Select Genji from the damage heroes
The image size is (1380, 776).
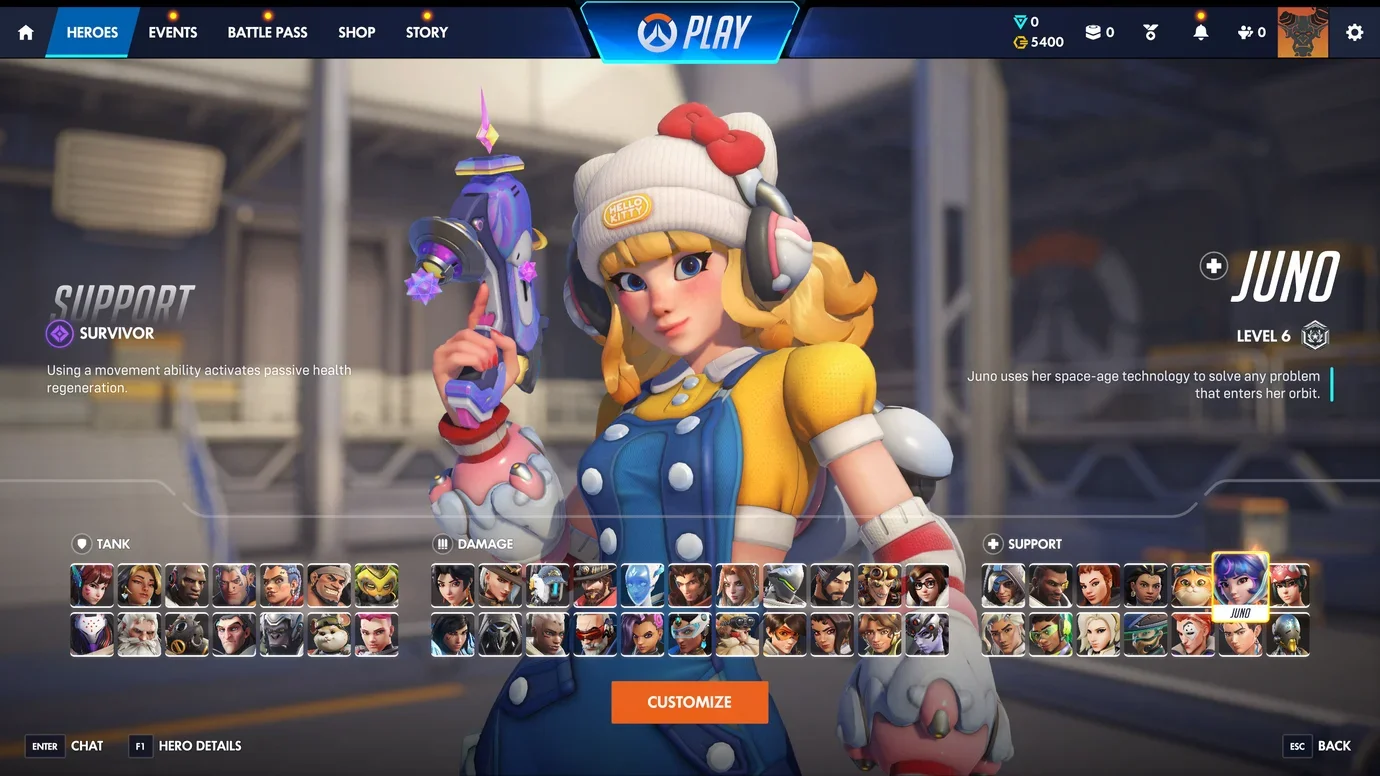tap(785, 585)
